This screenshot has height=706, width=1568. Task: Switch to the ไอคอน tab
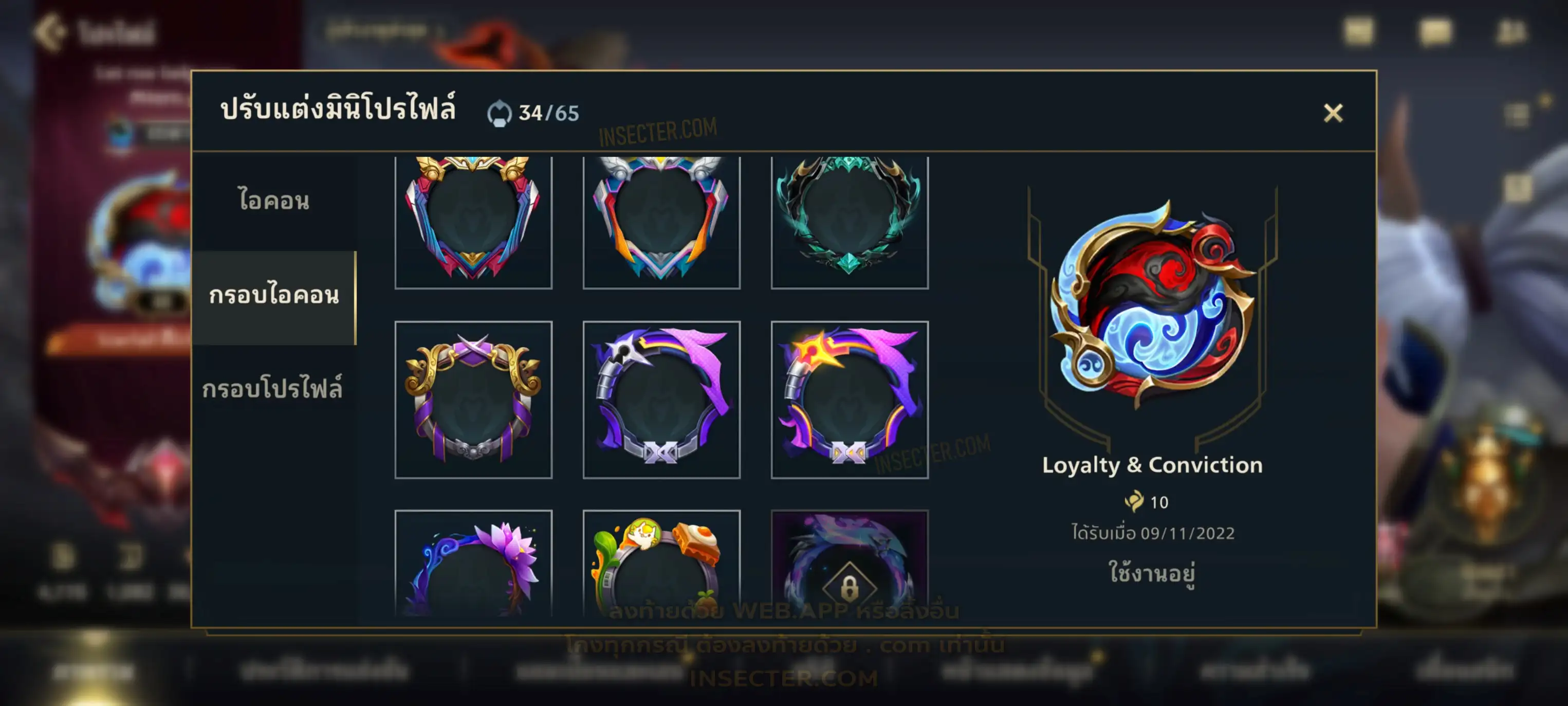point(273,201)
